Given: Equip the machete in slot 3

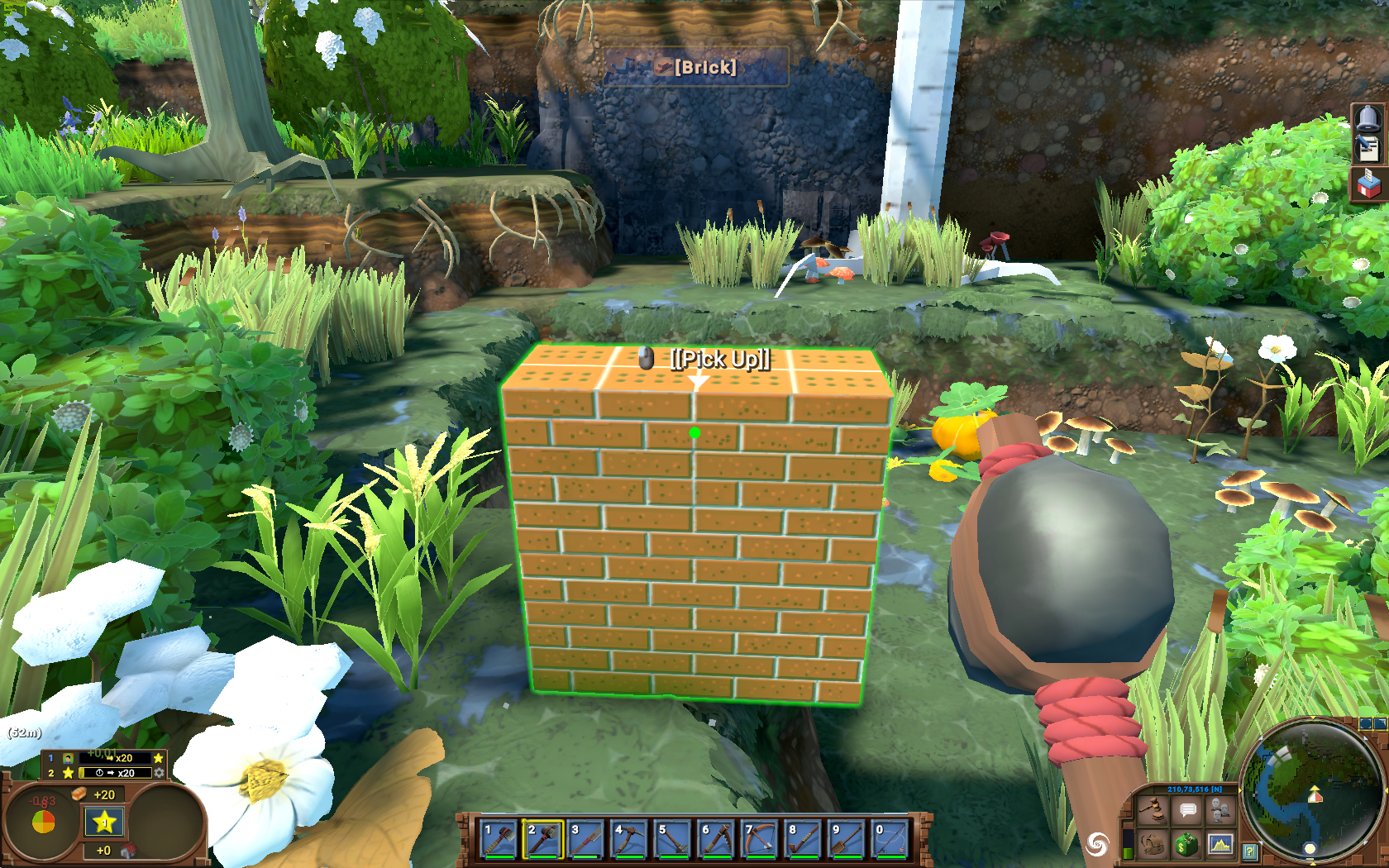Looking at the screenshot, I should pyautogui.click(x=586, y=839).
